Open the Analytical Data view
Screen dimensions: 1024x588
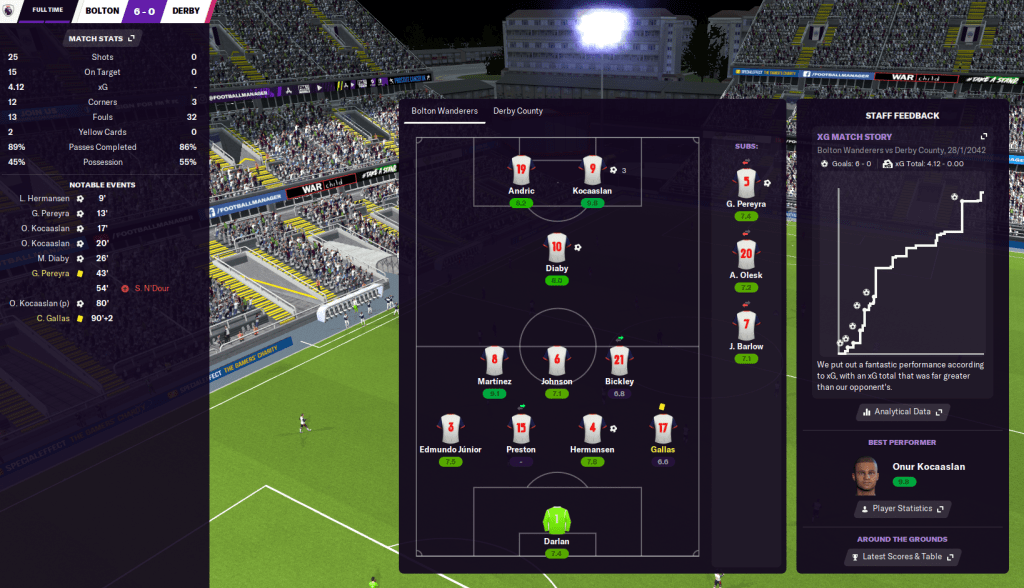[x=902, y=411]
